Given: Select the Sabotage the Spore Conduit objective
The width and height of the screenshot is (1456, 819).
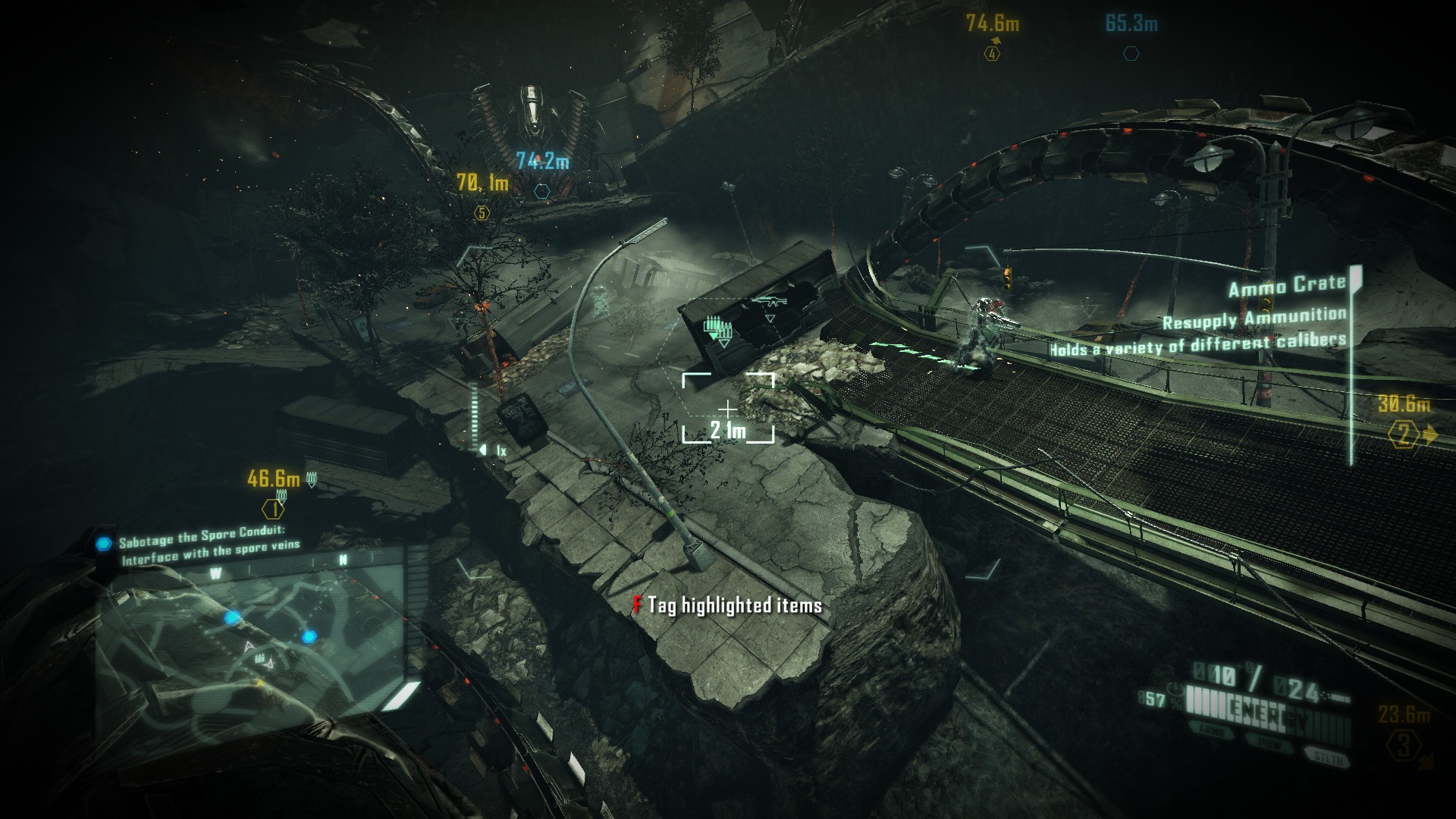Looking at the screenshot, I should tap(209, 546).
